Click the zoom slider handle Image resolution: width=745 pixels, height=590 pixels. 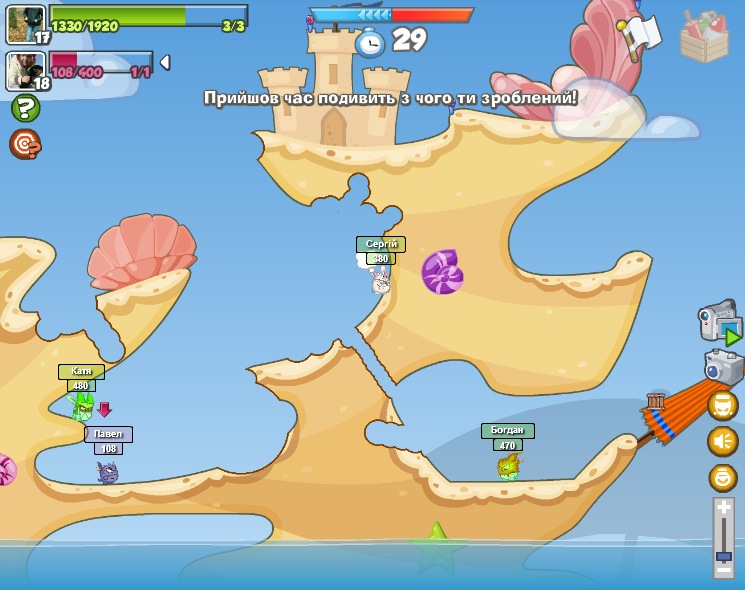coord(724,556)
